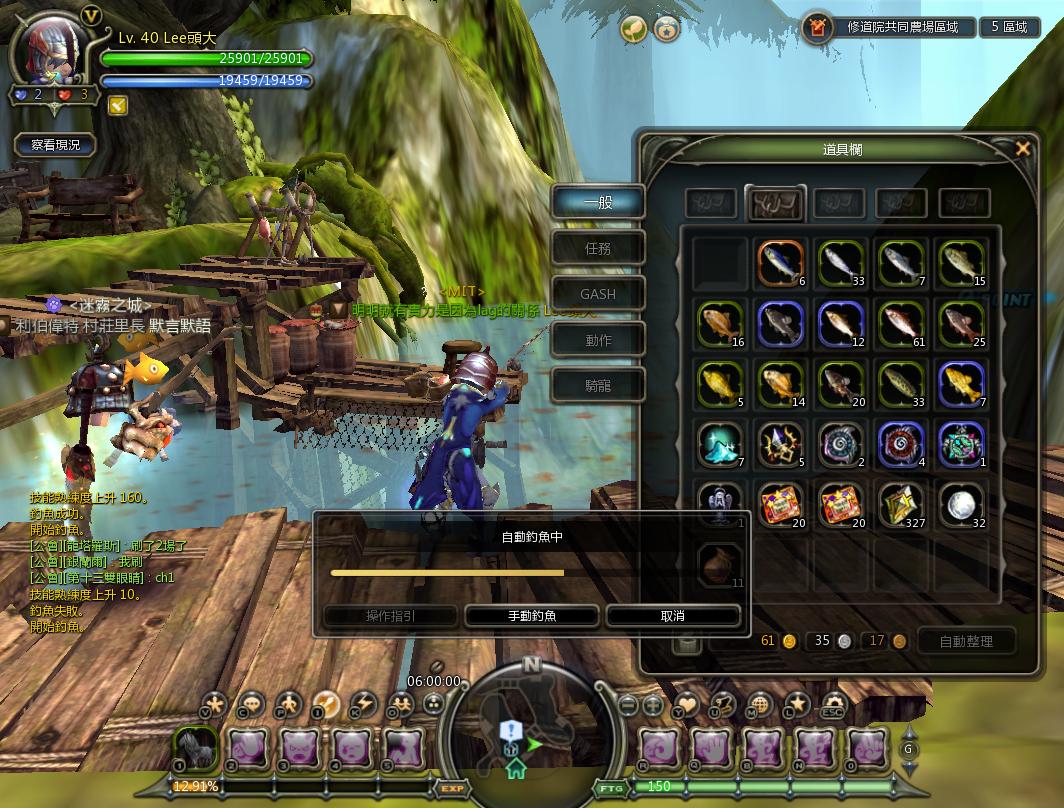Select the GASH inventory category

pos(598,294)
